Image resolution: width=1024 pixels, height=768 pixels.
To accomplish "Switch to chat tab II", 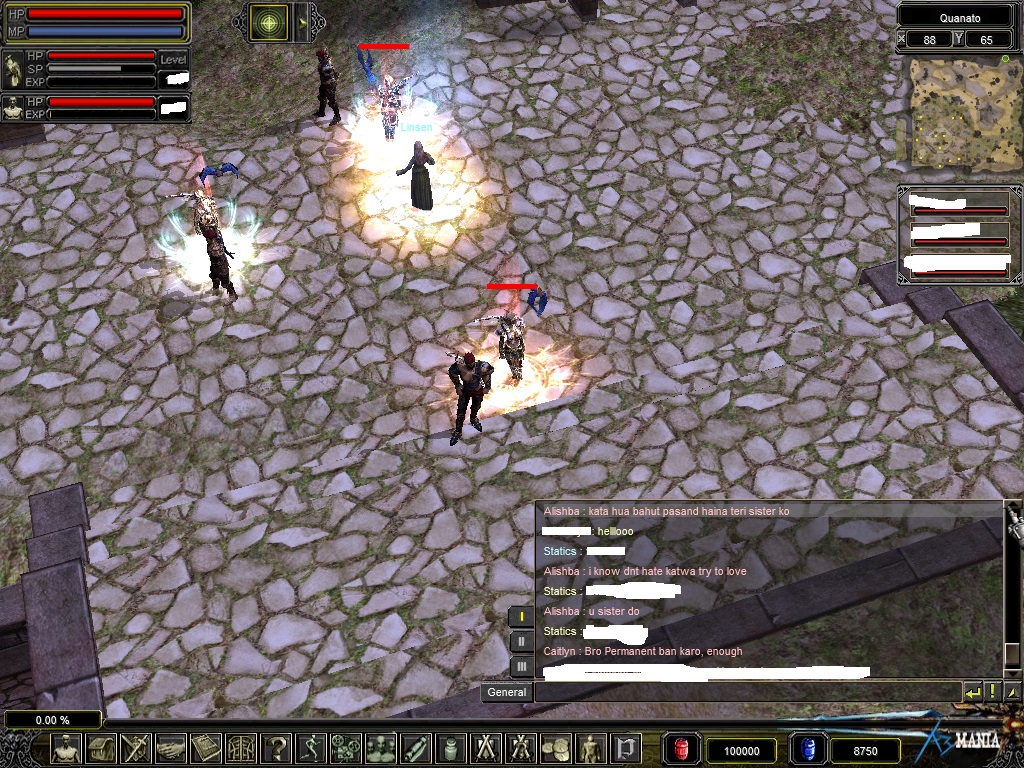I will click(x=522, y=641).
